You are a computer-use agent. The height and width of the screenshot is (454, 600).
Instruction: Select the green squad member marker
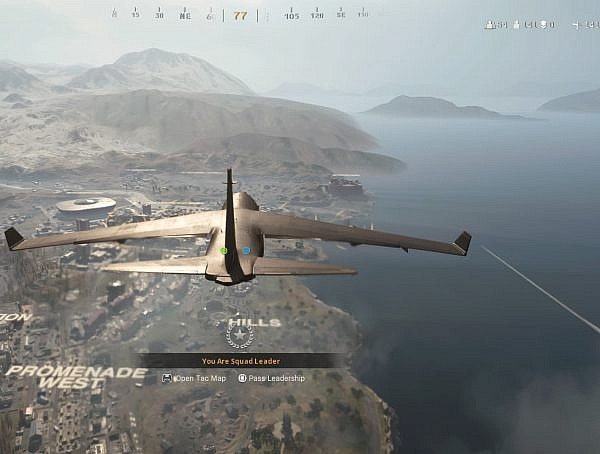click(x=224, y=251)
